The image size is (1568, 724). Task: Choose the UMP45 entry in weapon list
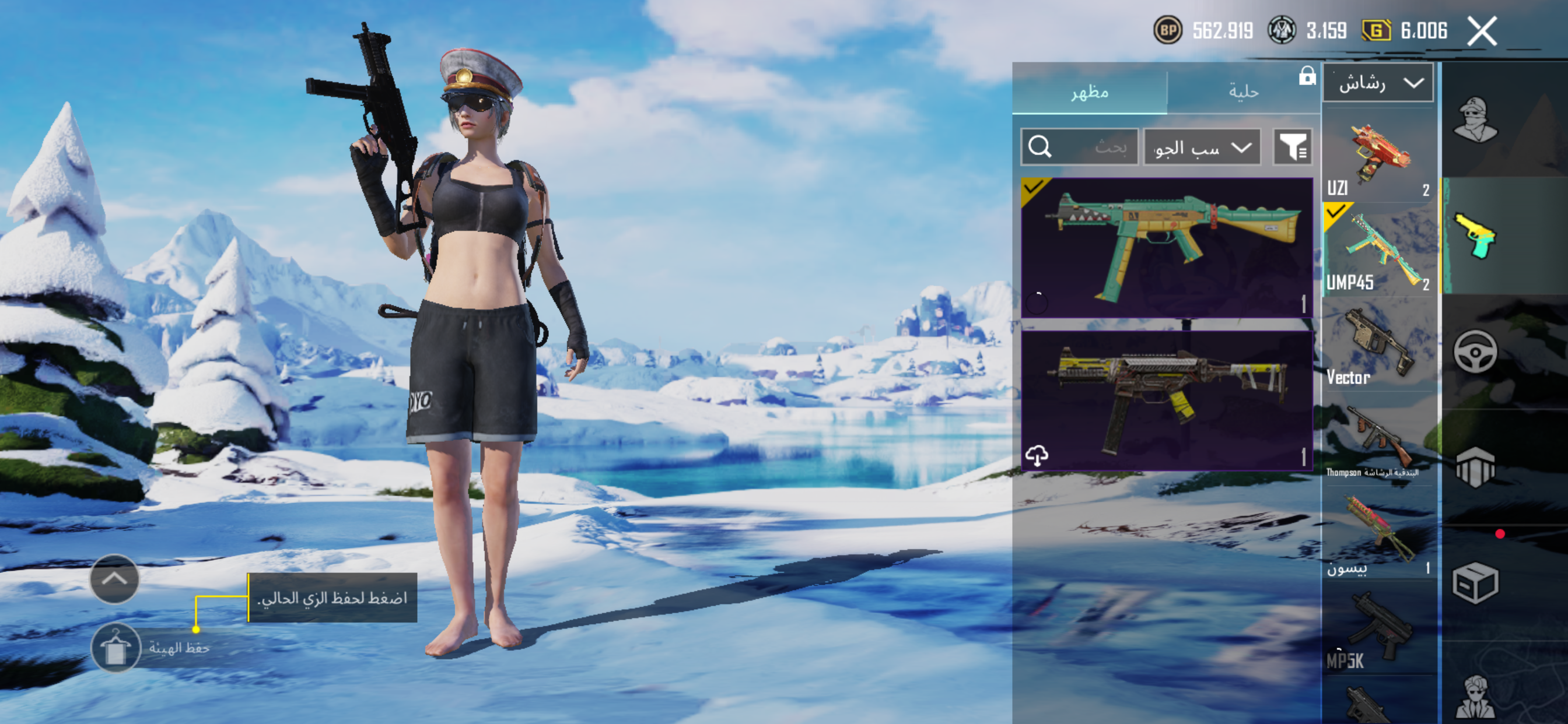point(1378,251)
